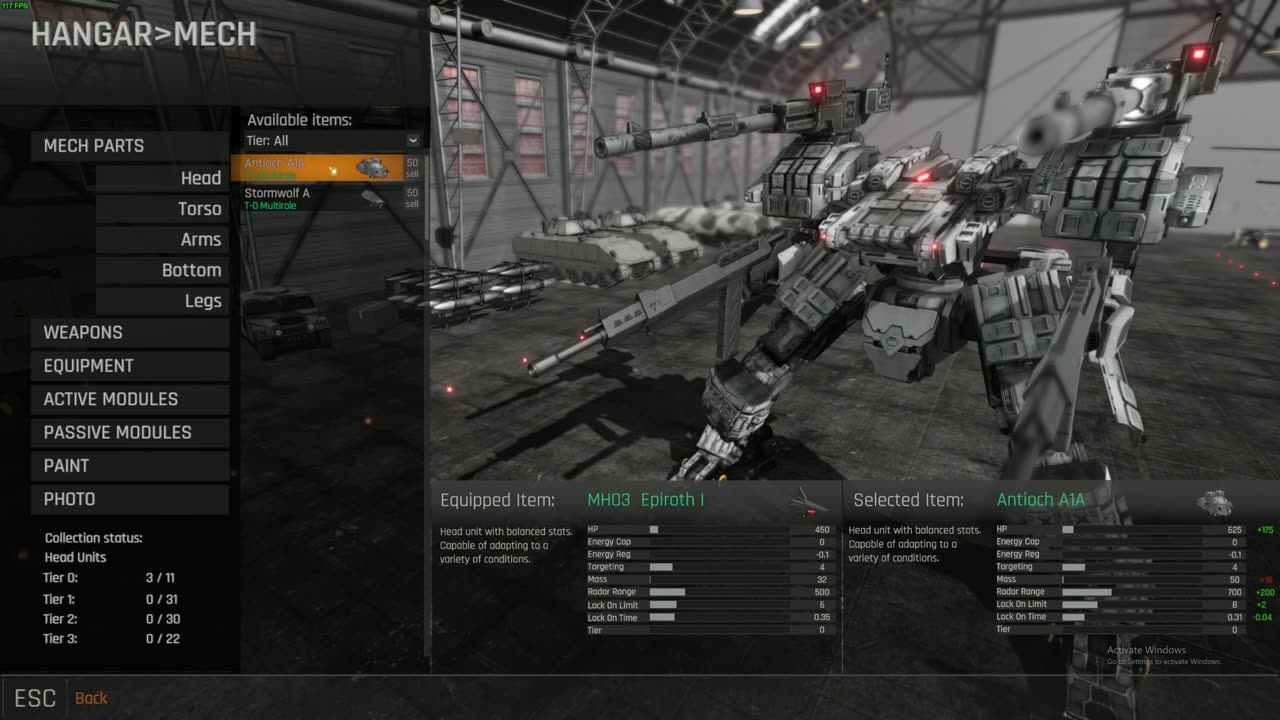Screen dimensions: 1280x720
Task: Open the Mech Parts category
Action: point(130,146)
